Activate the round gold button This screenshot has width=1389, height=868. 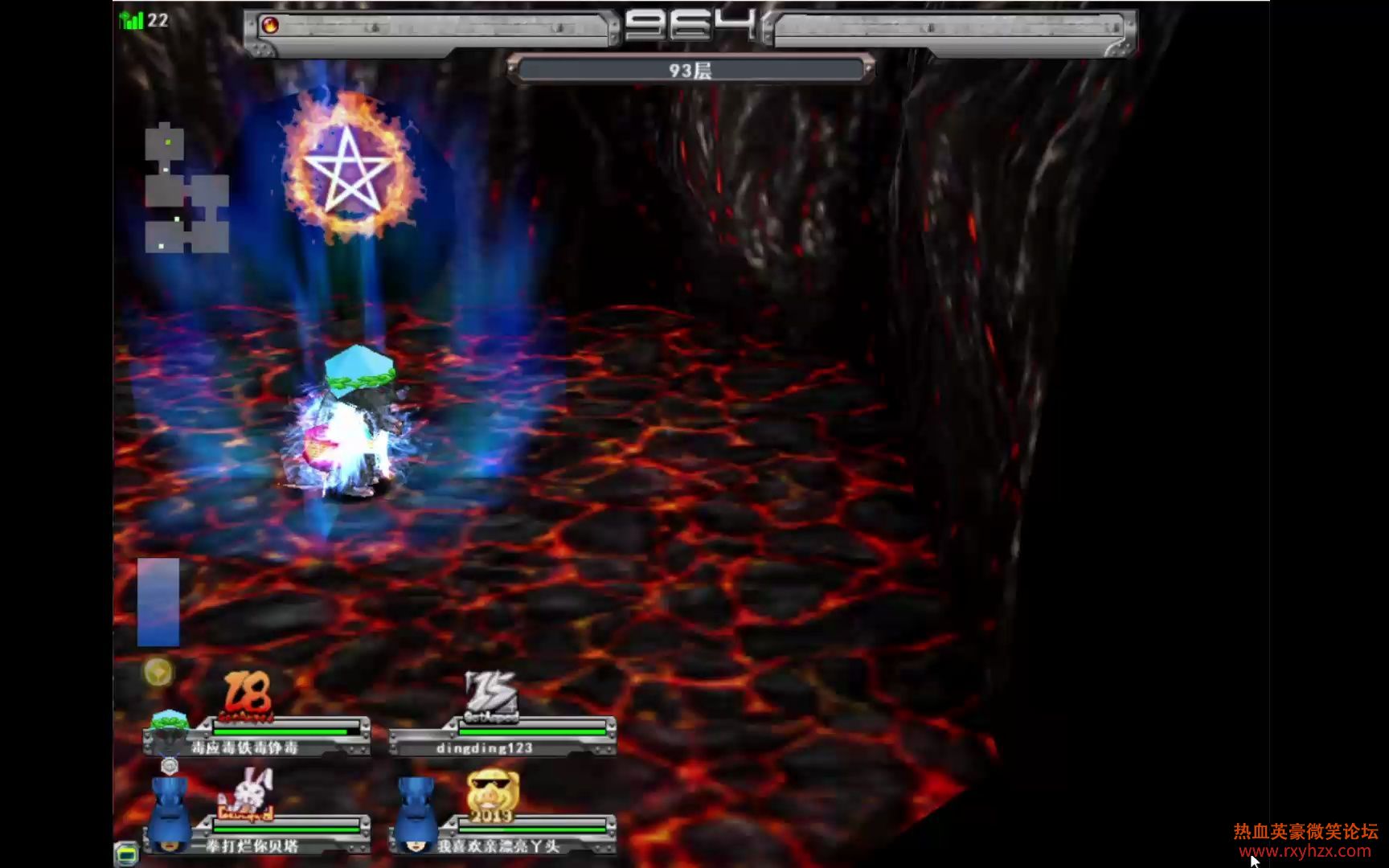[x=158, y=672]
